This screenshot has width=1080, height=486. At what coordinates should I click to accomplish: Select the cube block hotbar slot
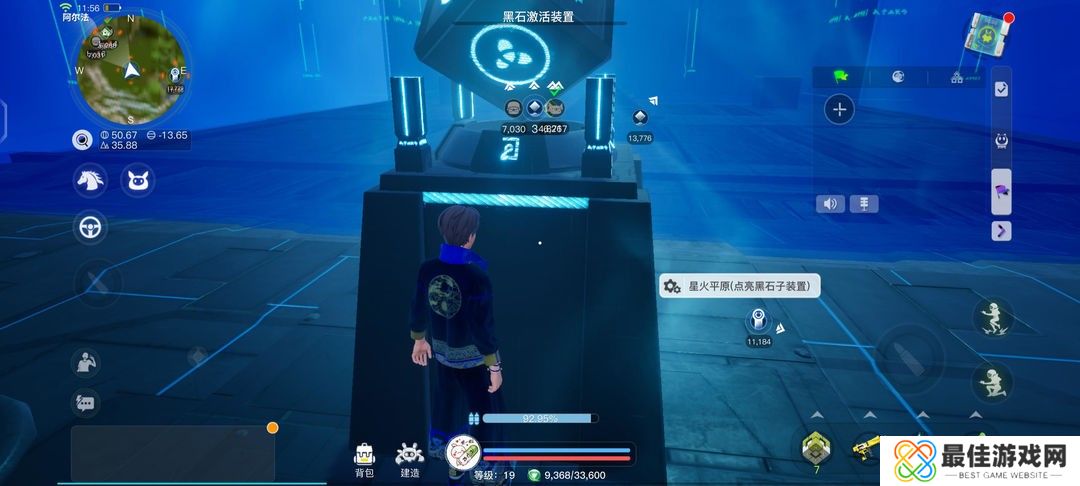pyautogui.click(x=816, y=449)
